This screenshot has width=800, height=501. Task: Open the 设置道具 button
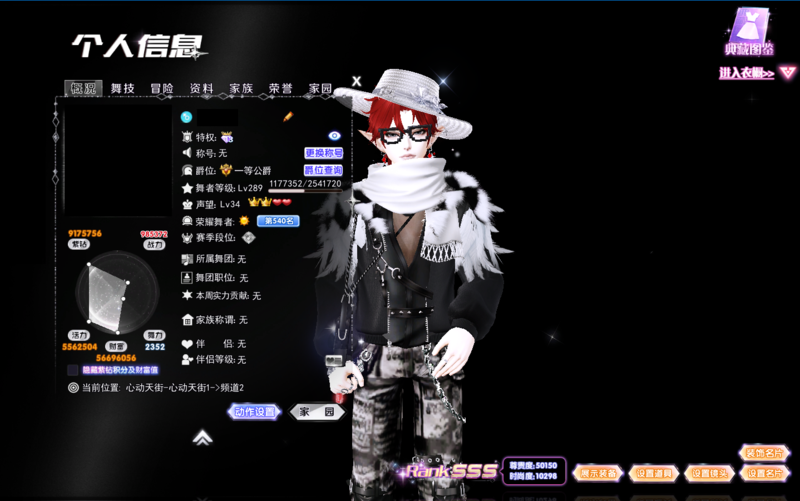point(655,473)
